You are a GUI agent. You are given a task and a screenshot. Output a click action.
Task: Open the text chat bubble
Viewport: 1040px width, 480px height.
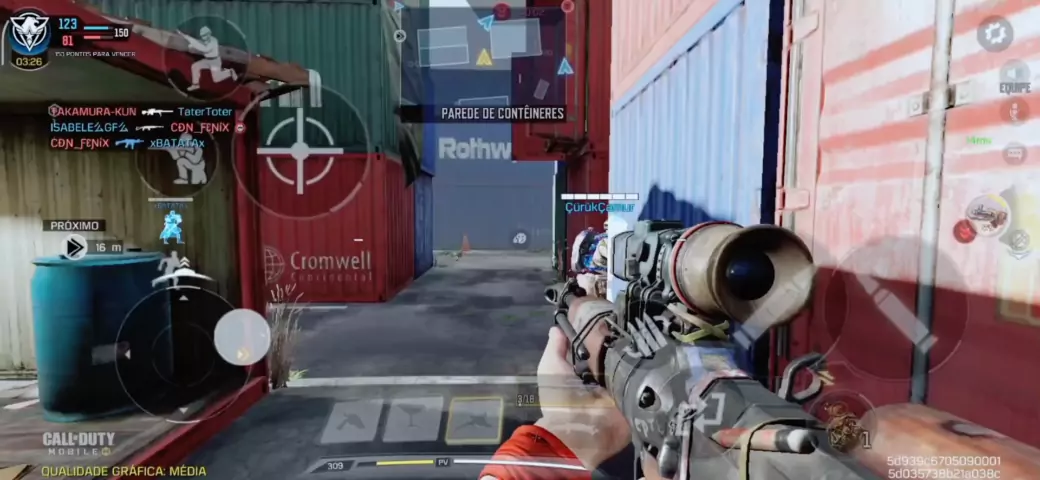point(1015,153)
